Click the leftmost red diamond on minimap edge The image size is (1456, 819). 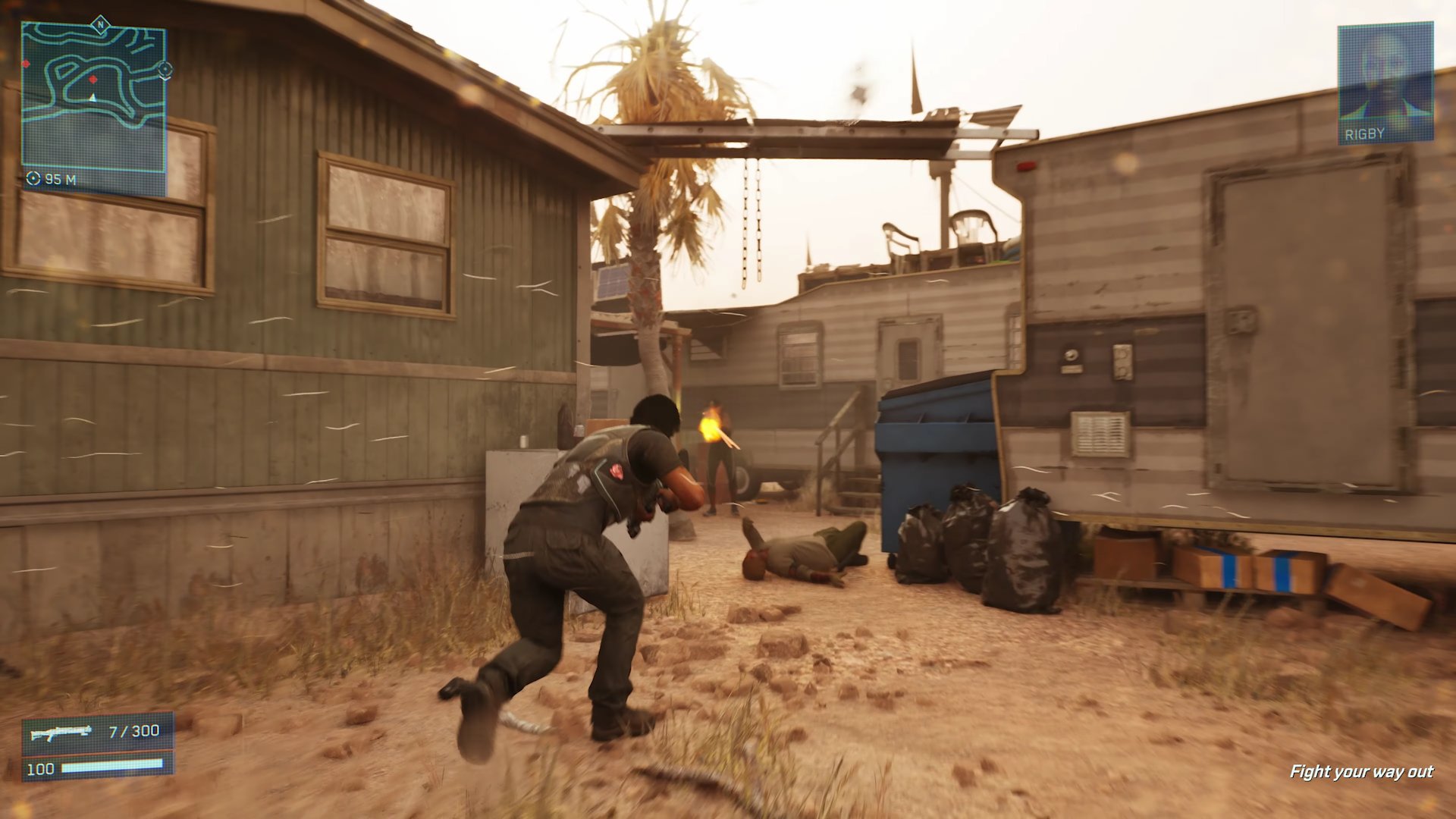[x=25, y=64]
